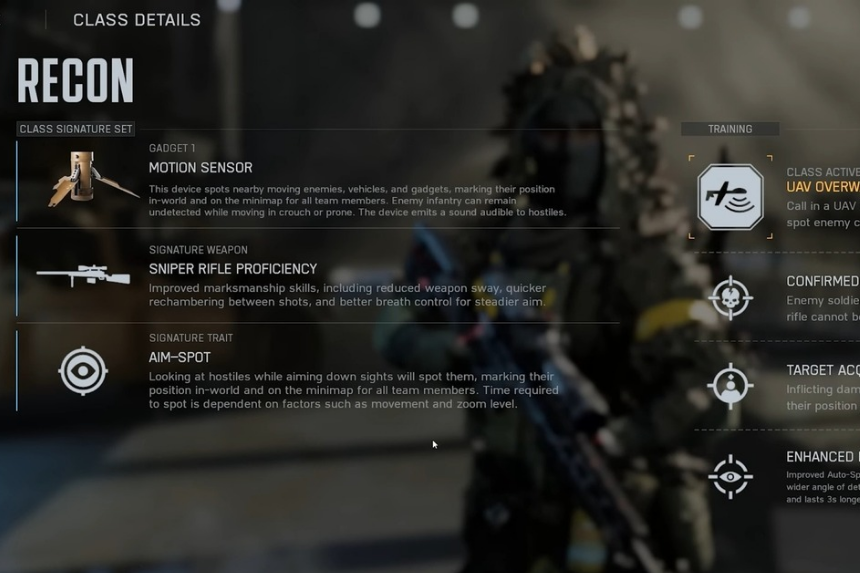Select the Enhanced eye crosshair training icon
860x573 pixels.
(x=730, y=476)
